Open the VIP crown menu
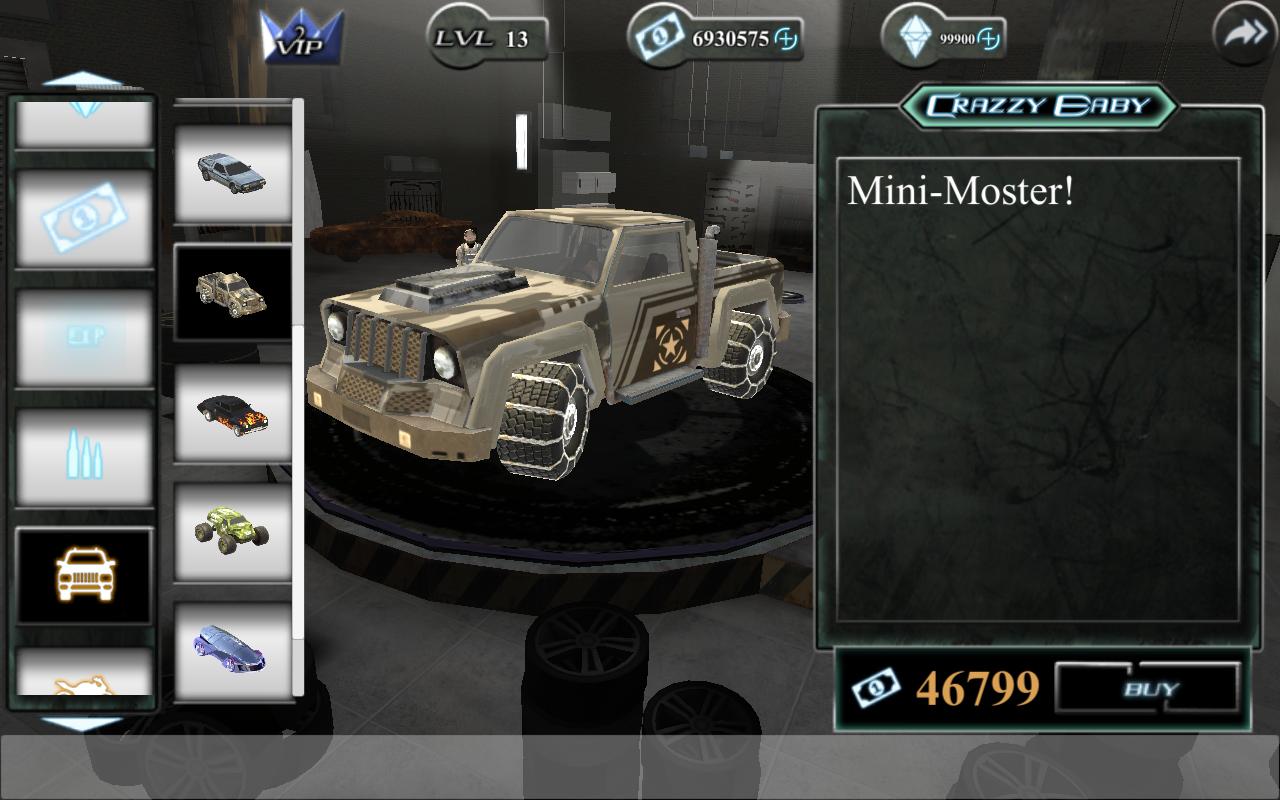 point(302,38)
